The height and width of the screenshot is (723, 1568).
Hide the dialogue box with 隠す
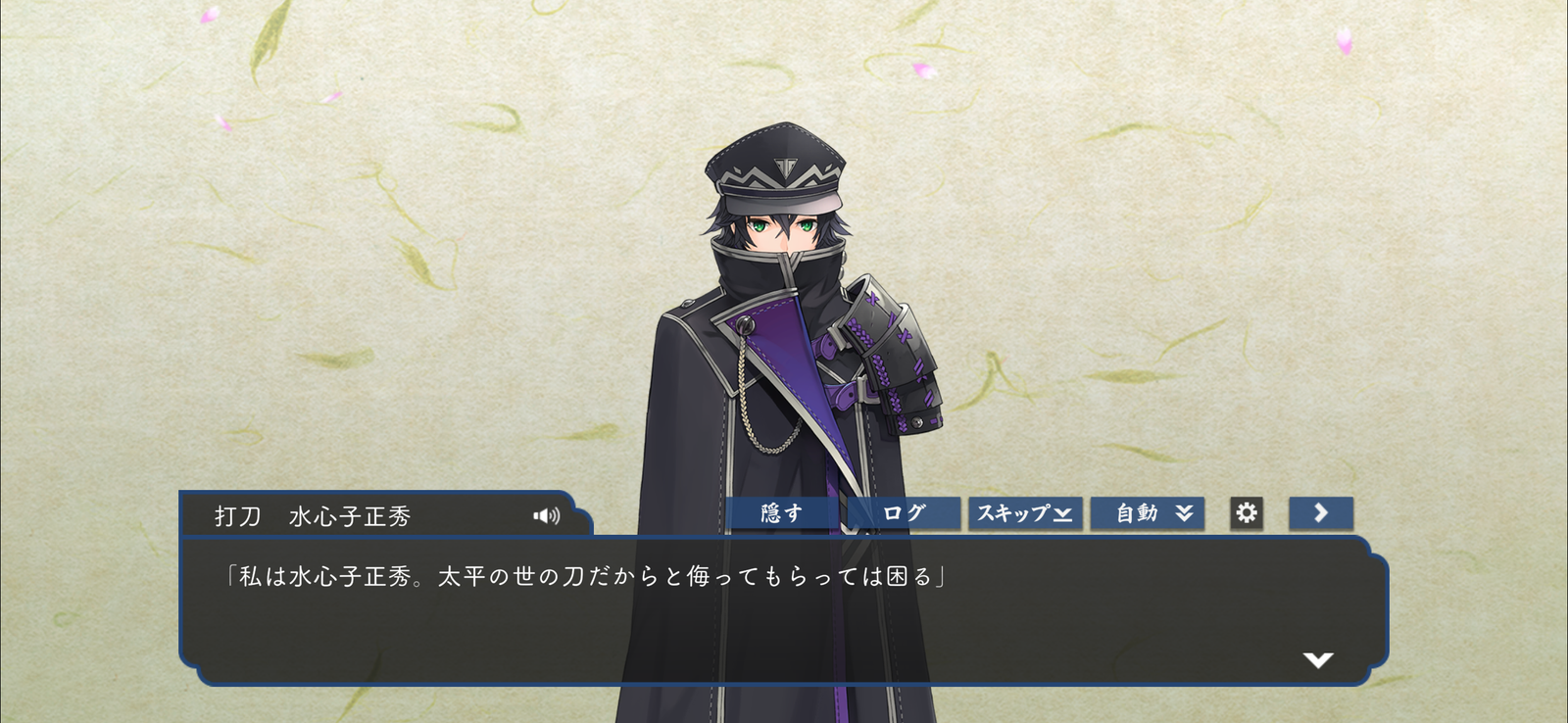click(x=781, y=513)
